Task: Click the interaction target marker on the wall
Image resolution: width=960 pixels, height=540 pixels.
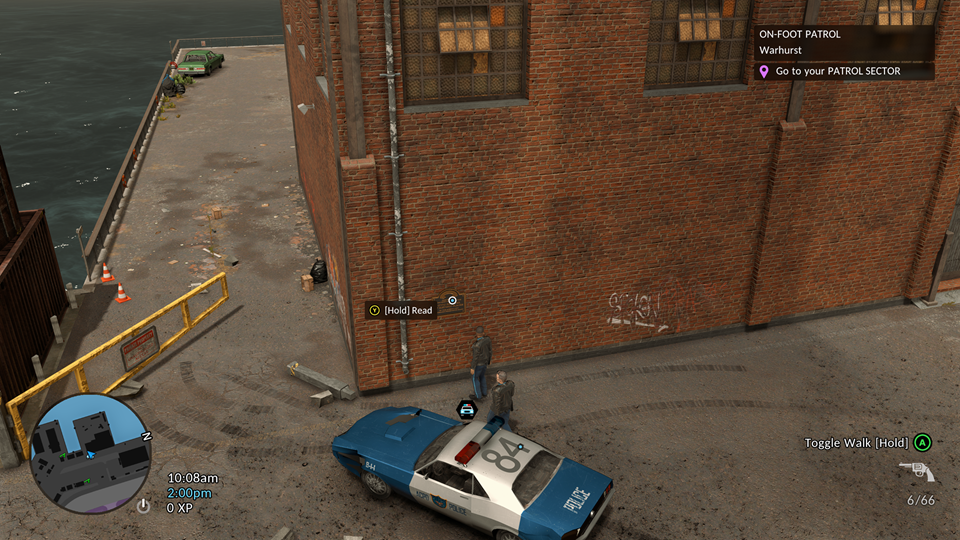Action: click(452, 300)
